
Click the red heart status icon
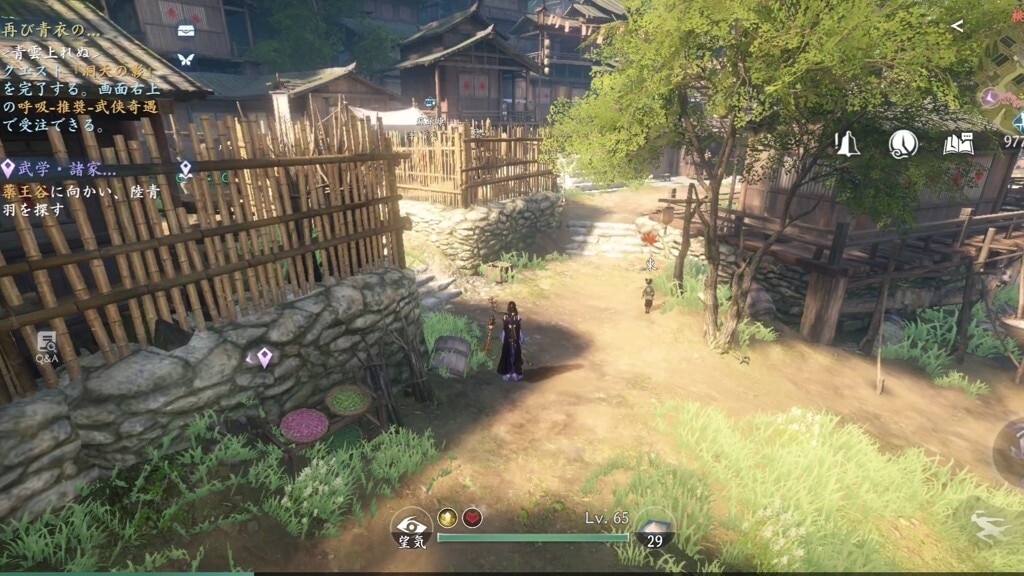[x=472, y=517]
